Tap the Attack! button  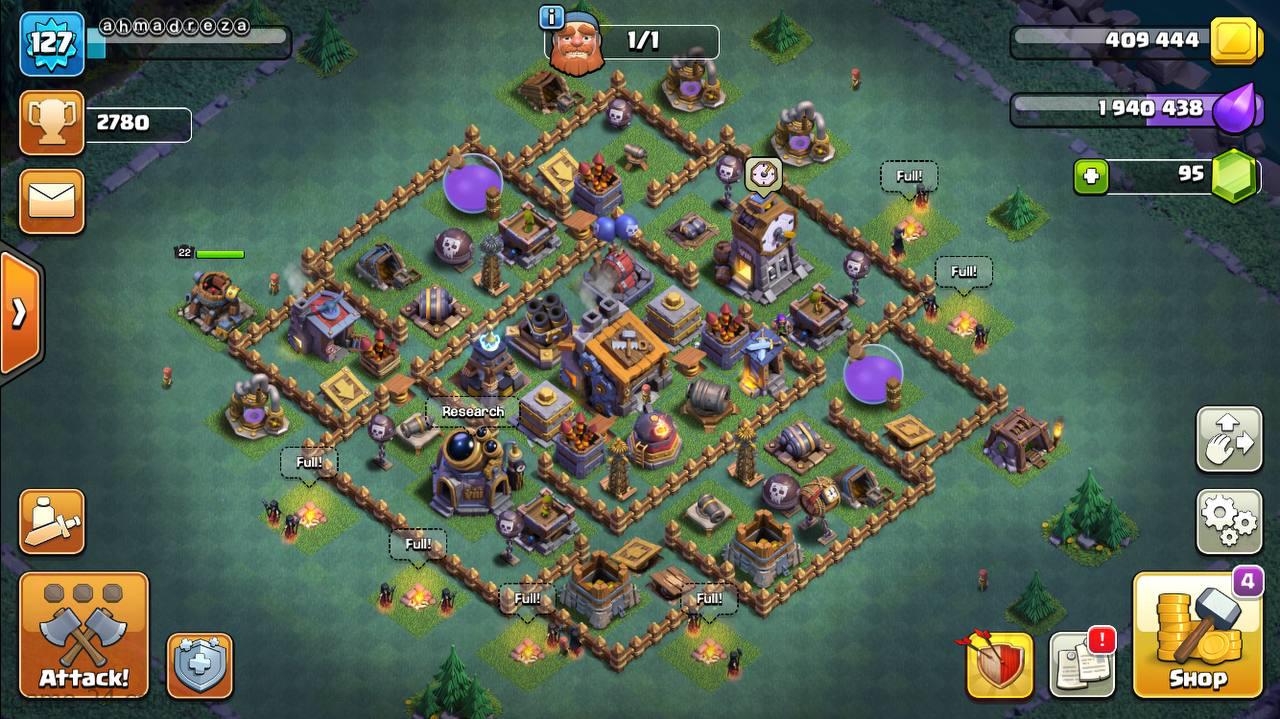point(84,635)
